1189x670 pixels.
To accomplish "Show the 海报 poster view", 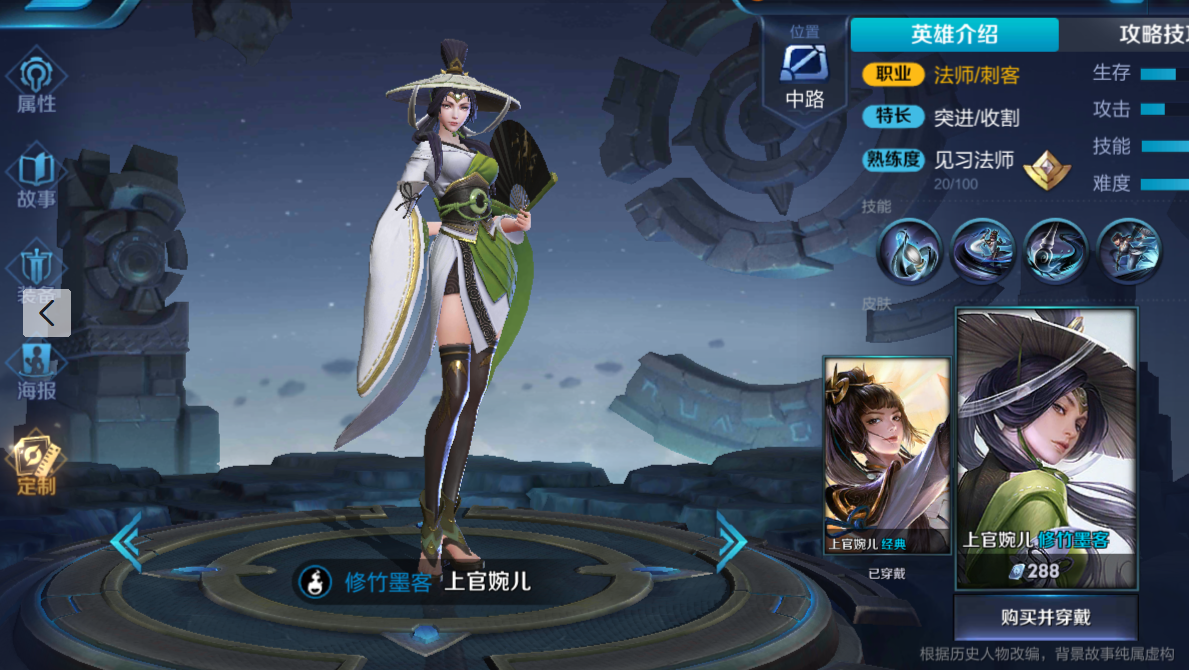I will click(36, 370).
